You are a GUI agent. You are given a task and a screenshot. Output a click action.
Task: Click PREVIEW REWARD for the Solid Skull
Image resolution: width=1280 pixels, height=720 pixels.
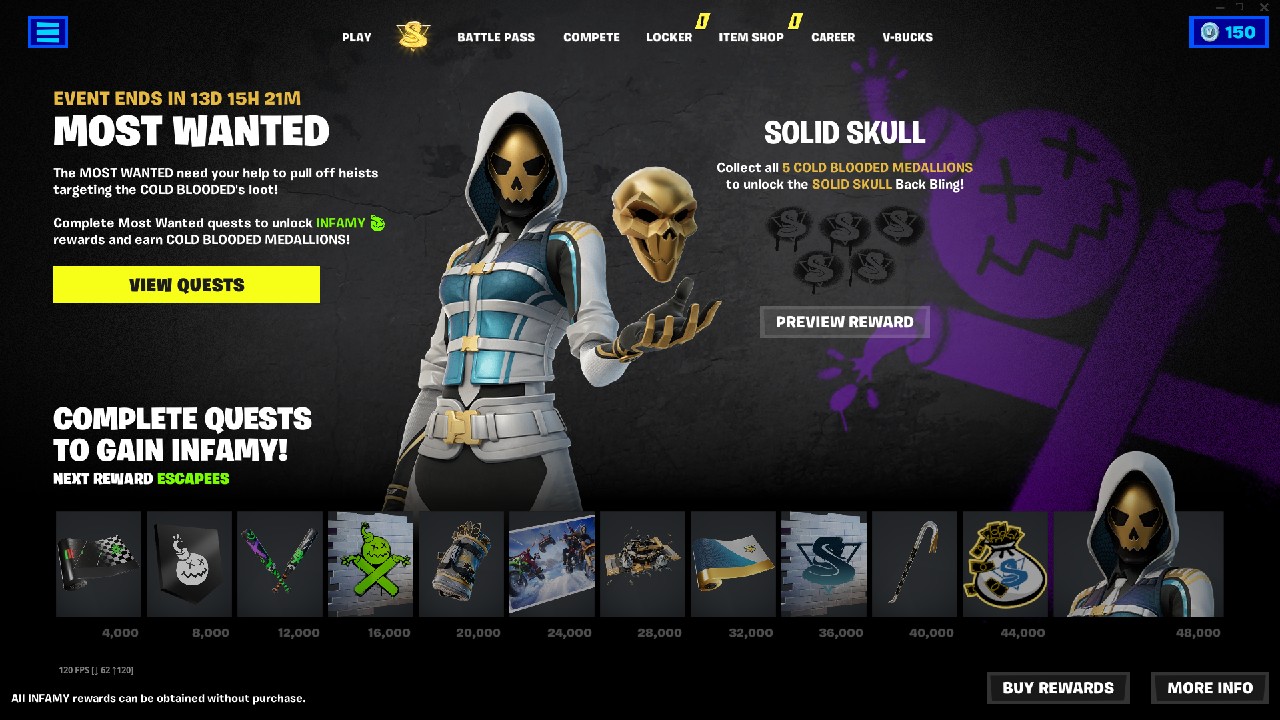(x=845, y=322)
